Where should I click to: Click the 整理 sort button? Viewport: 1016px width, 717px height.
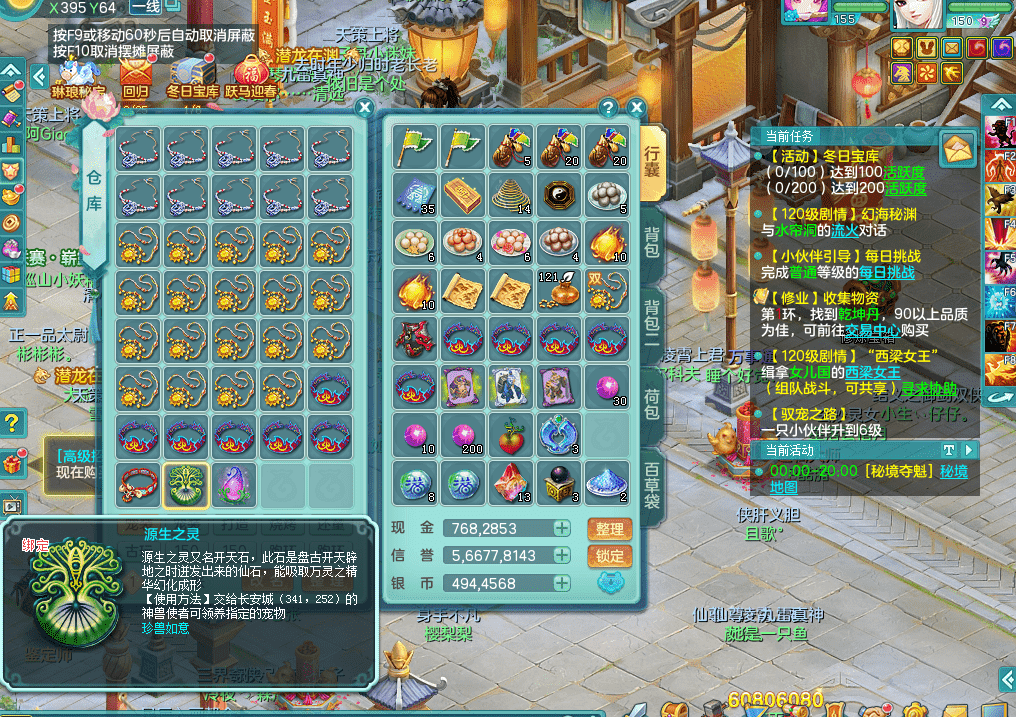[609, 528]
